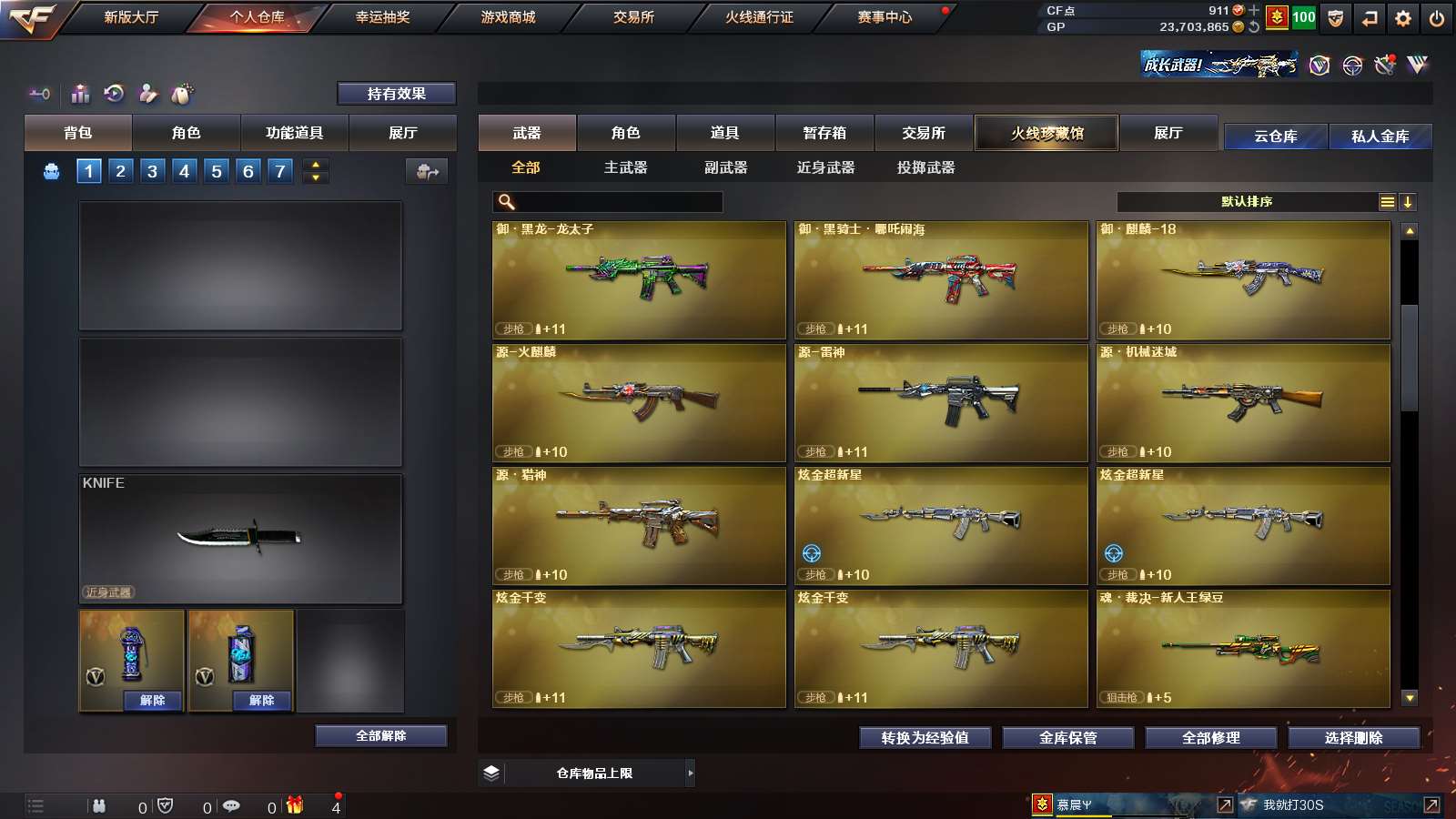Screen dimensions: 1456x819
Task: Click the 持有效果 button
Action: 396,94
